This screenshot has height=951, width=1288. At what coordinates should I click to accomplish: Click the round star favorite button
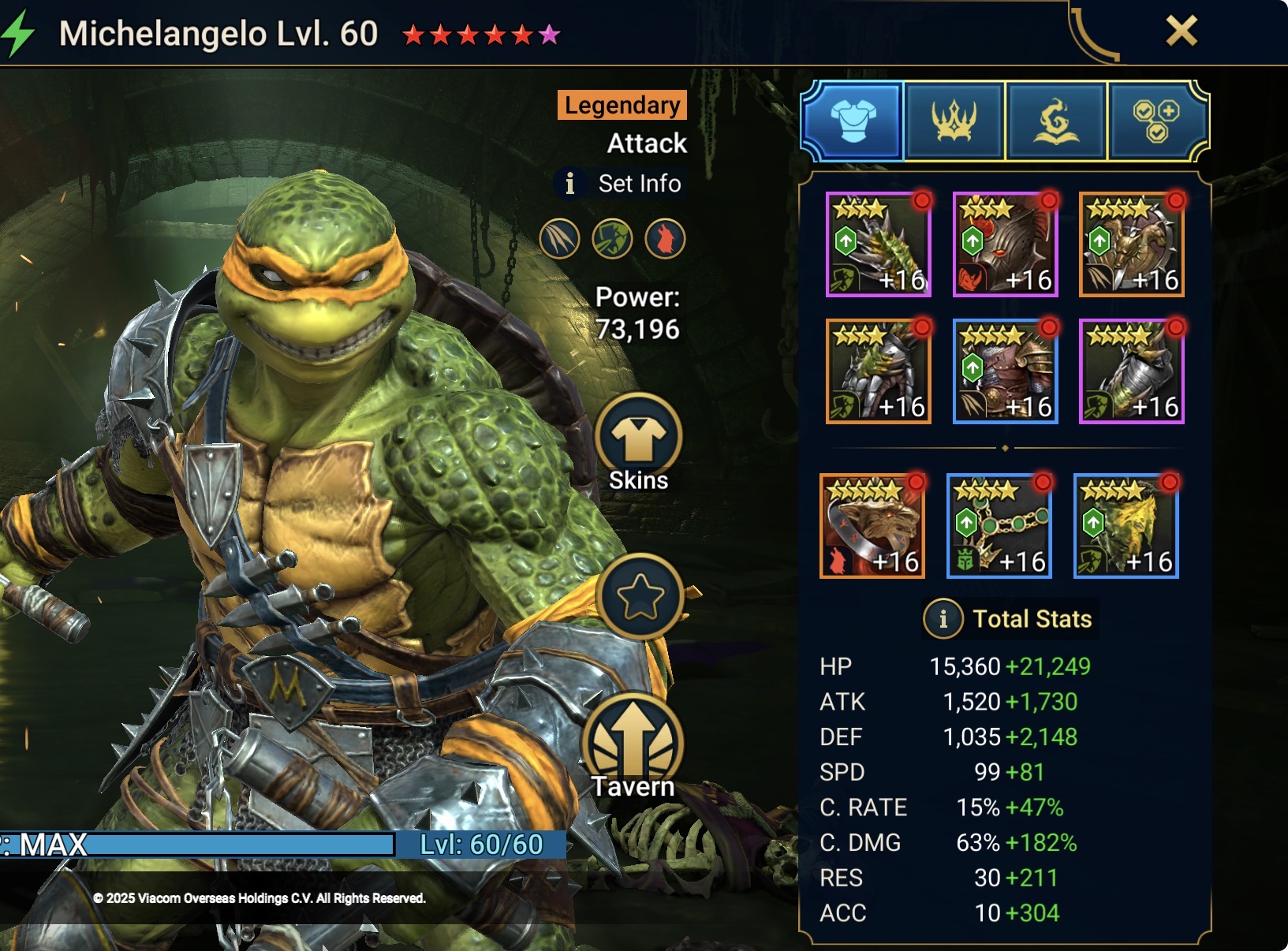coord(640,596)
